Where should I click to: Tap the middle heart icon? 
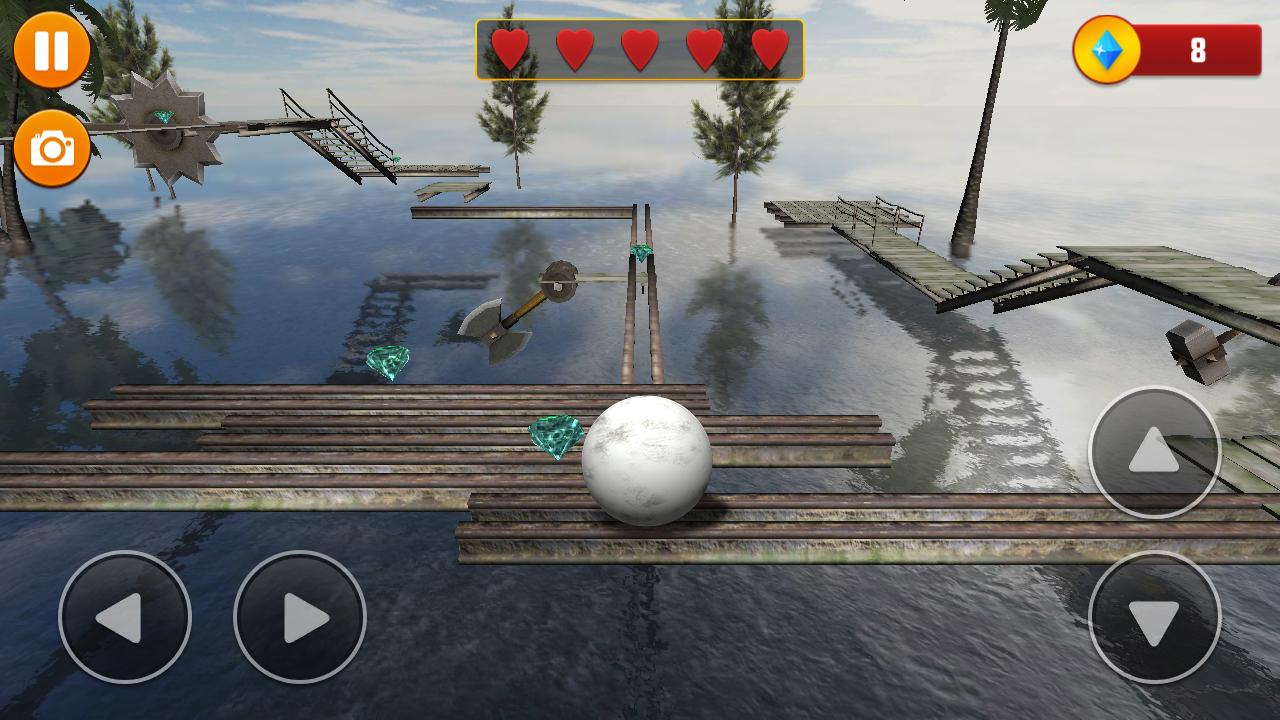click(x=639, y=46)
